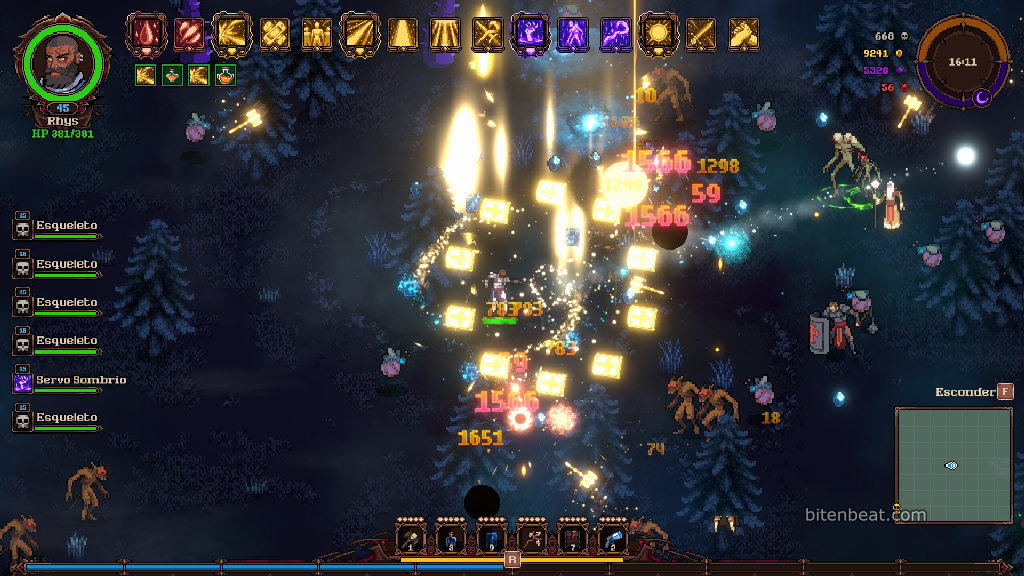Use the blue horn hotbar item
1024x576 pixels.
click(612, 538)
